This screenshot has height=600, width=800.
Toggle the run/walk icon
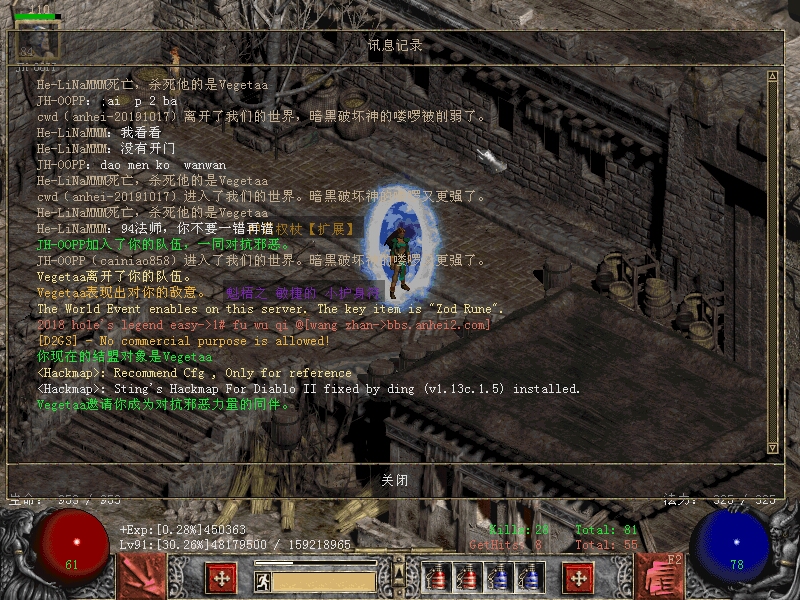tap(262, 581)
